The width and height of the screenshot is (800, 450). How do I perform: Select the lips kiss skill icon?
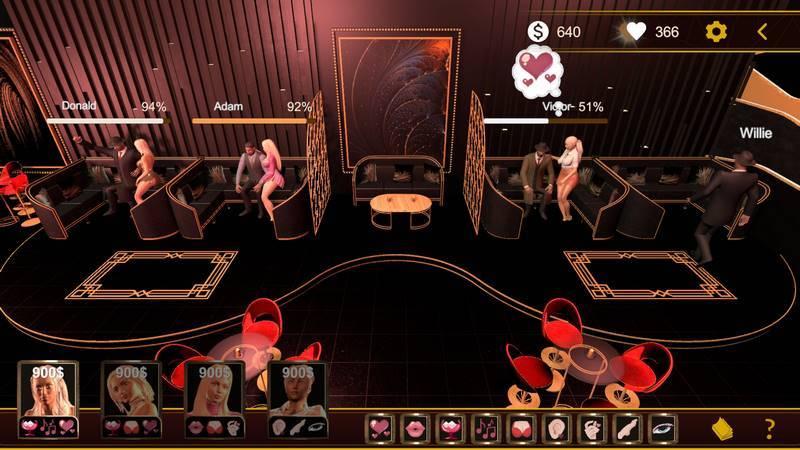pyautogui.click(x=416, y=428)
